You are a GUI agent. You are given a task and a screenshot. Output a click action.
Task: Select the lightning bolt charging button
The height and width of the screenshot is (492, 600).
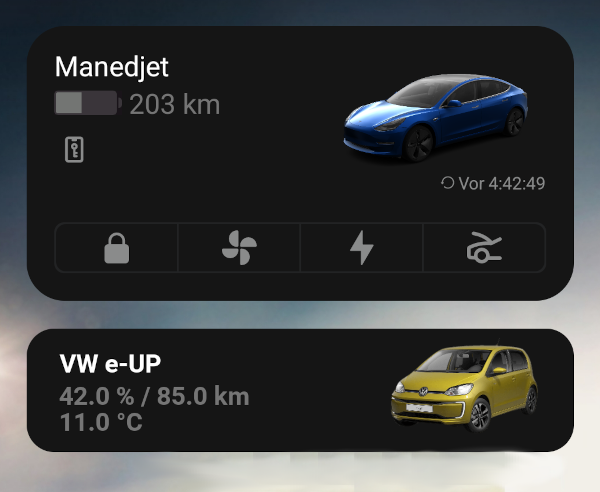click(361, 248)
